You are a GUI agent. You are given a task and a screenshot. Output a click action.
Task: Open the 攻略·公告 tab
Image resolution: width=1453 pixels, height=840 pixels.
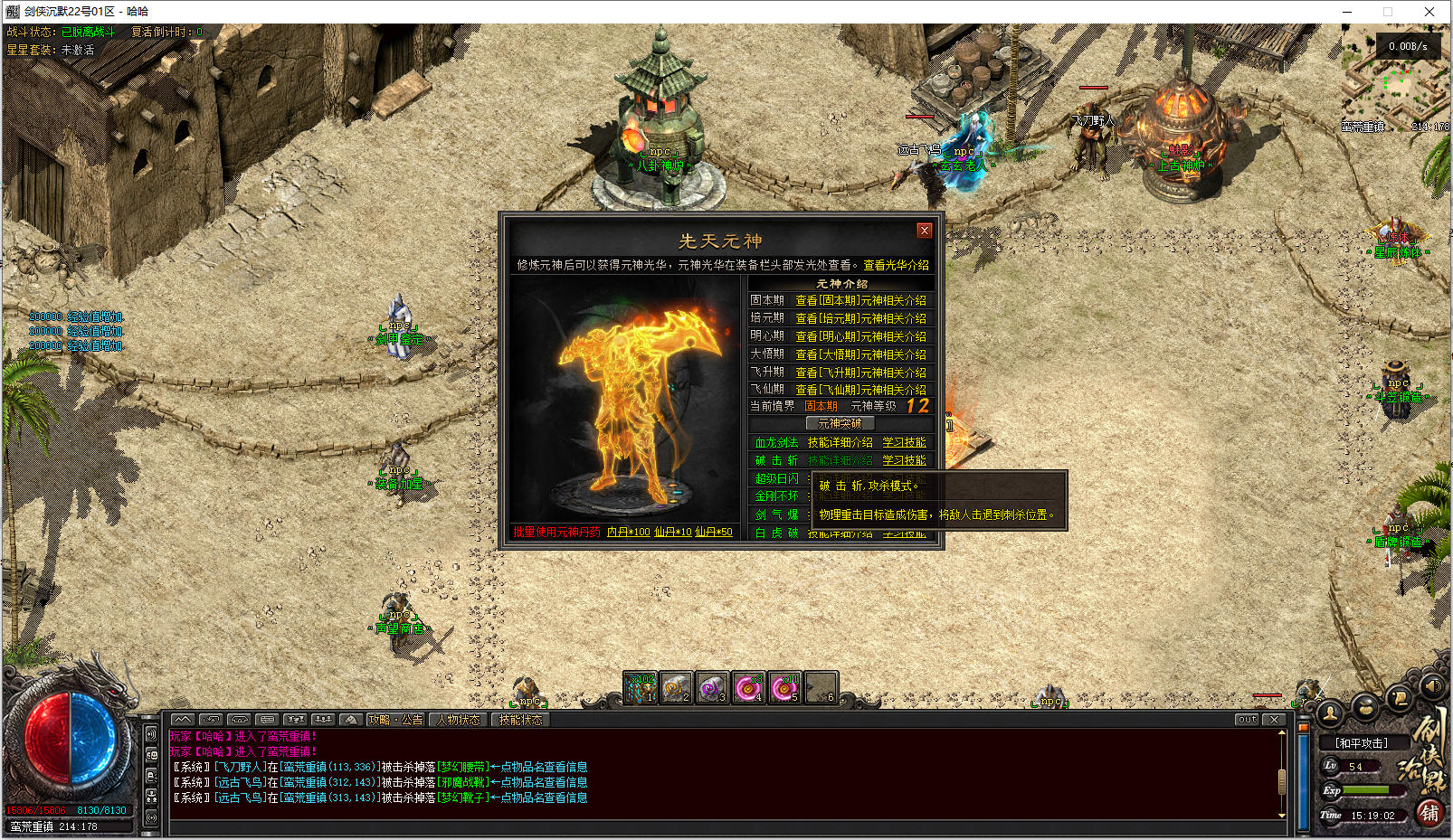tap(395, 720)
